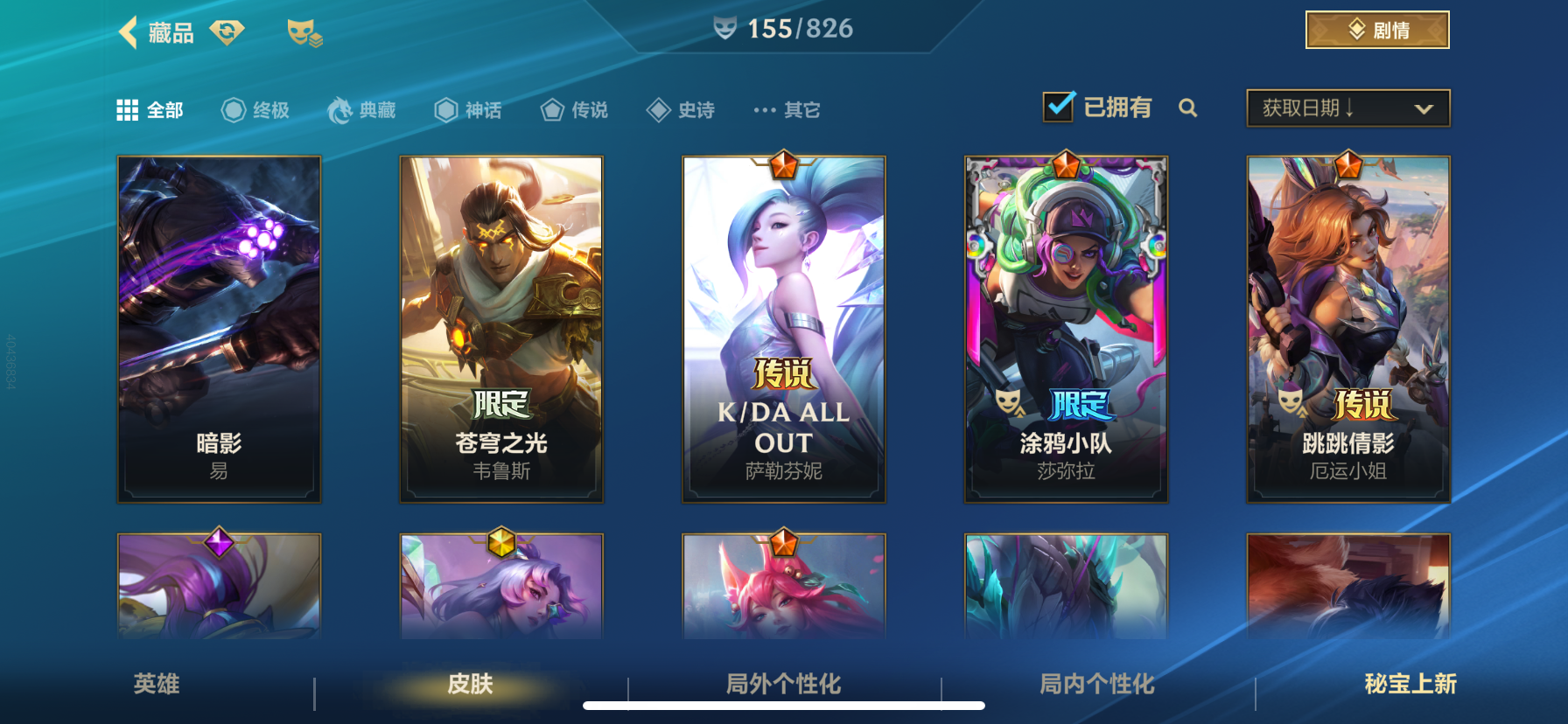The width and height of the screenshot is (1568, 724).
Task: Select the 神话 rarity filter icon
Action: 444,109
